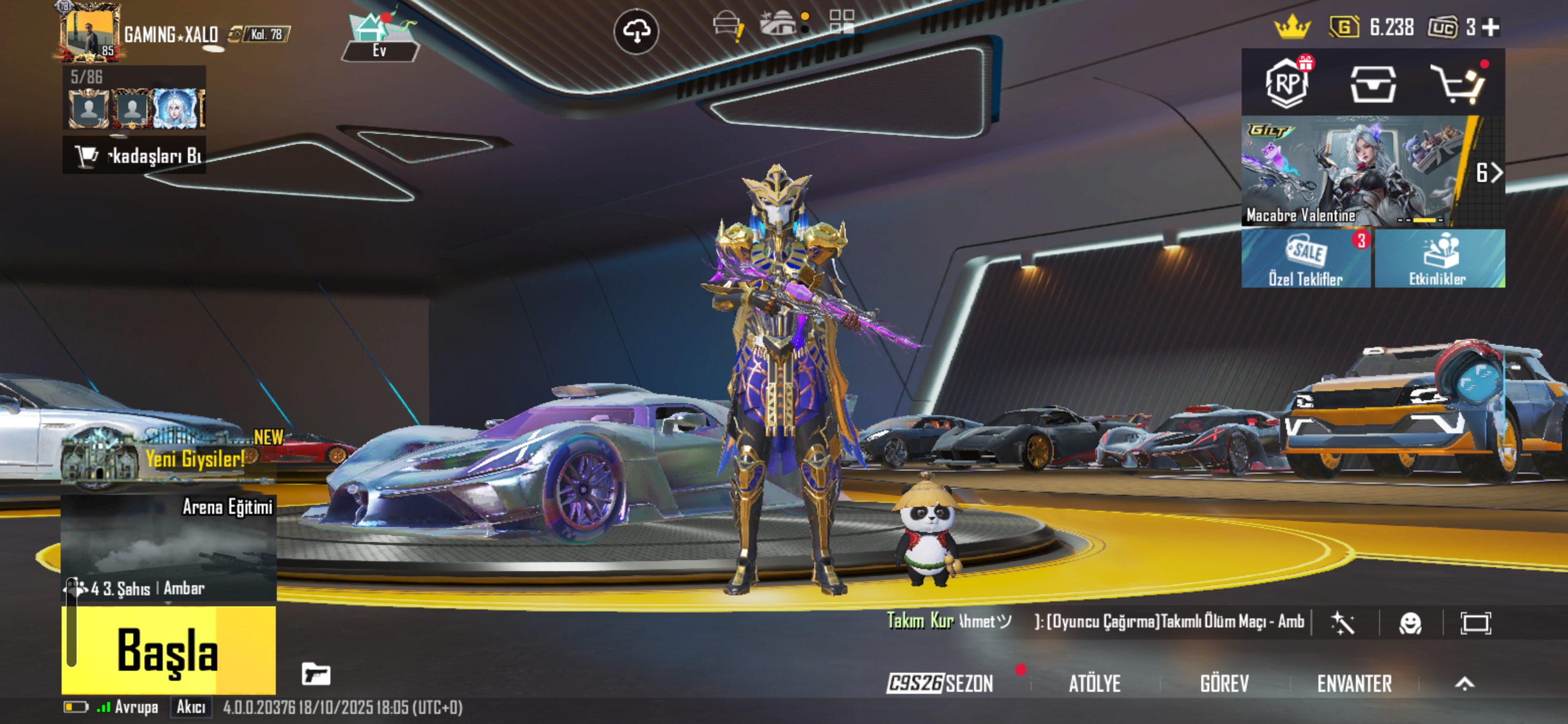Add UC with the plus button
The width and height of the screenshot is (1568, 724).
click(1491, 27)
